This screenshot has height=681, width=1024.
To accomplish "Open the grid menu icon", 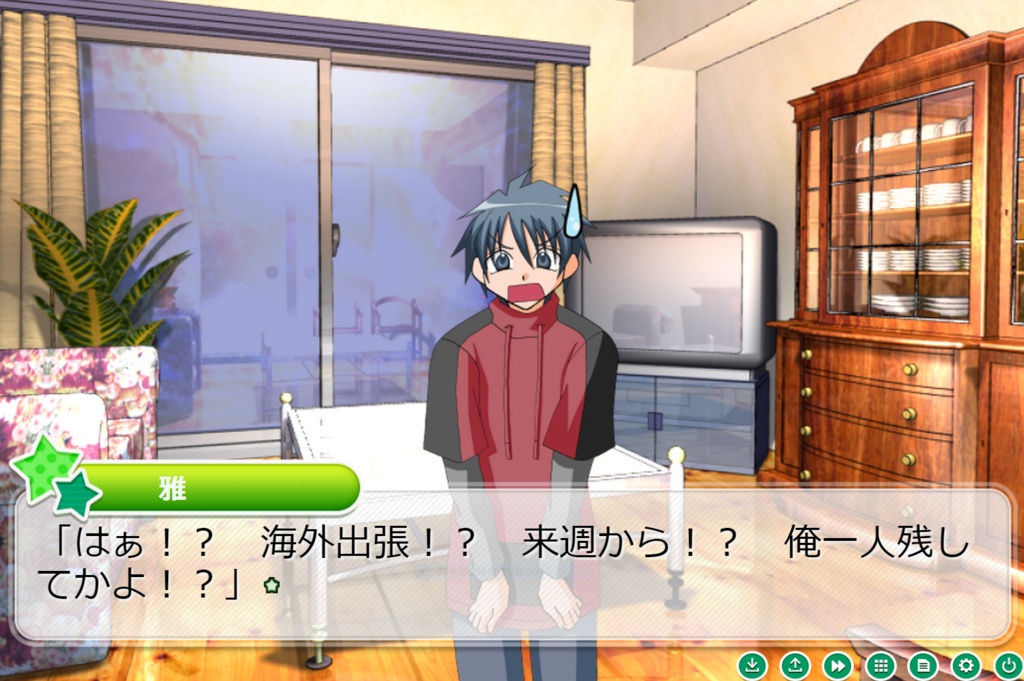I will coord(880,665).
